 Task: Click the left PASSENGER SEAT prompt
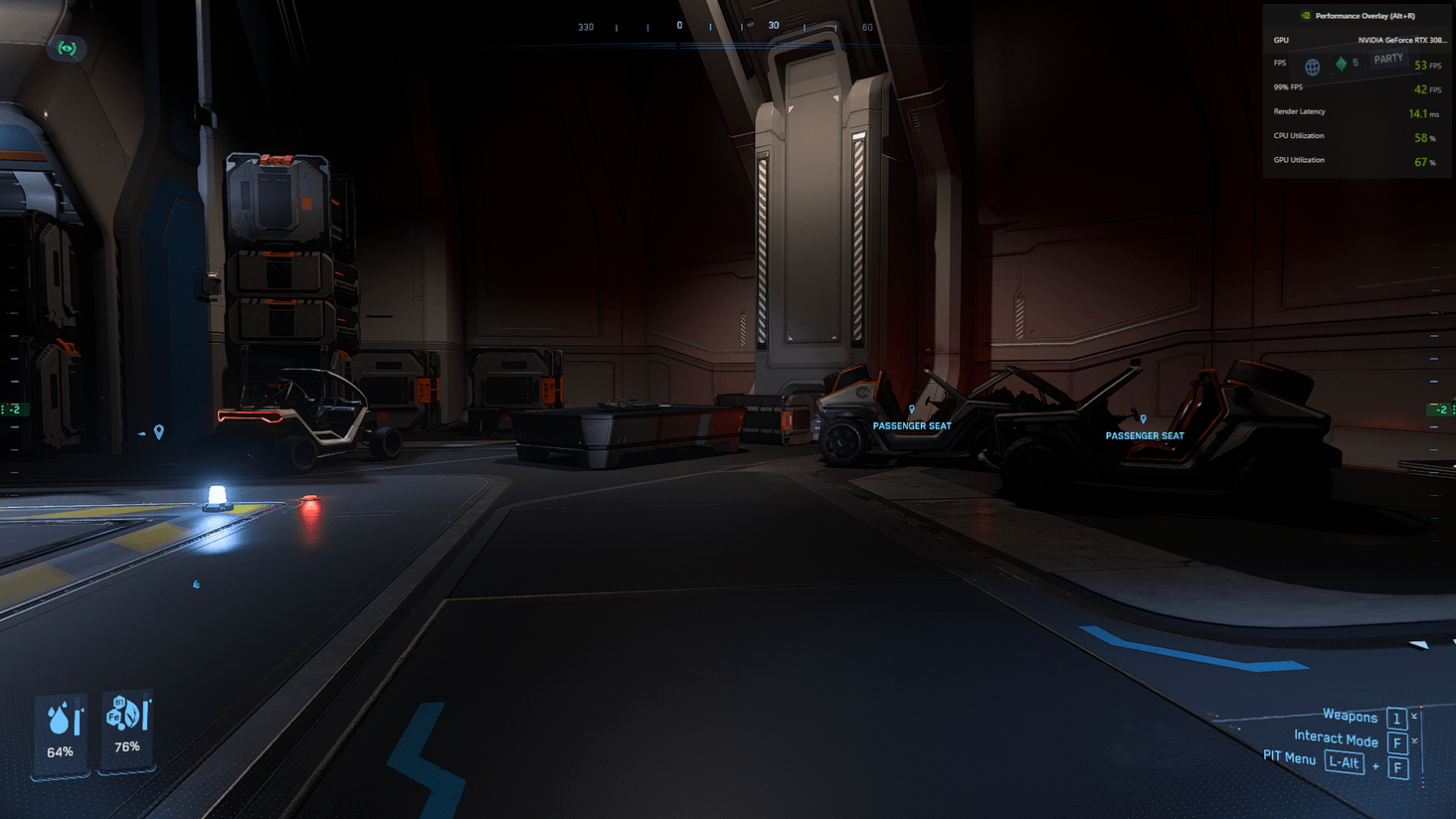(x=911, y=425)
